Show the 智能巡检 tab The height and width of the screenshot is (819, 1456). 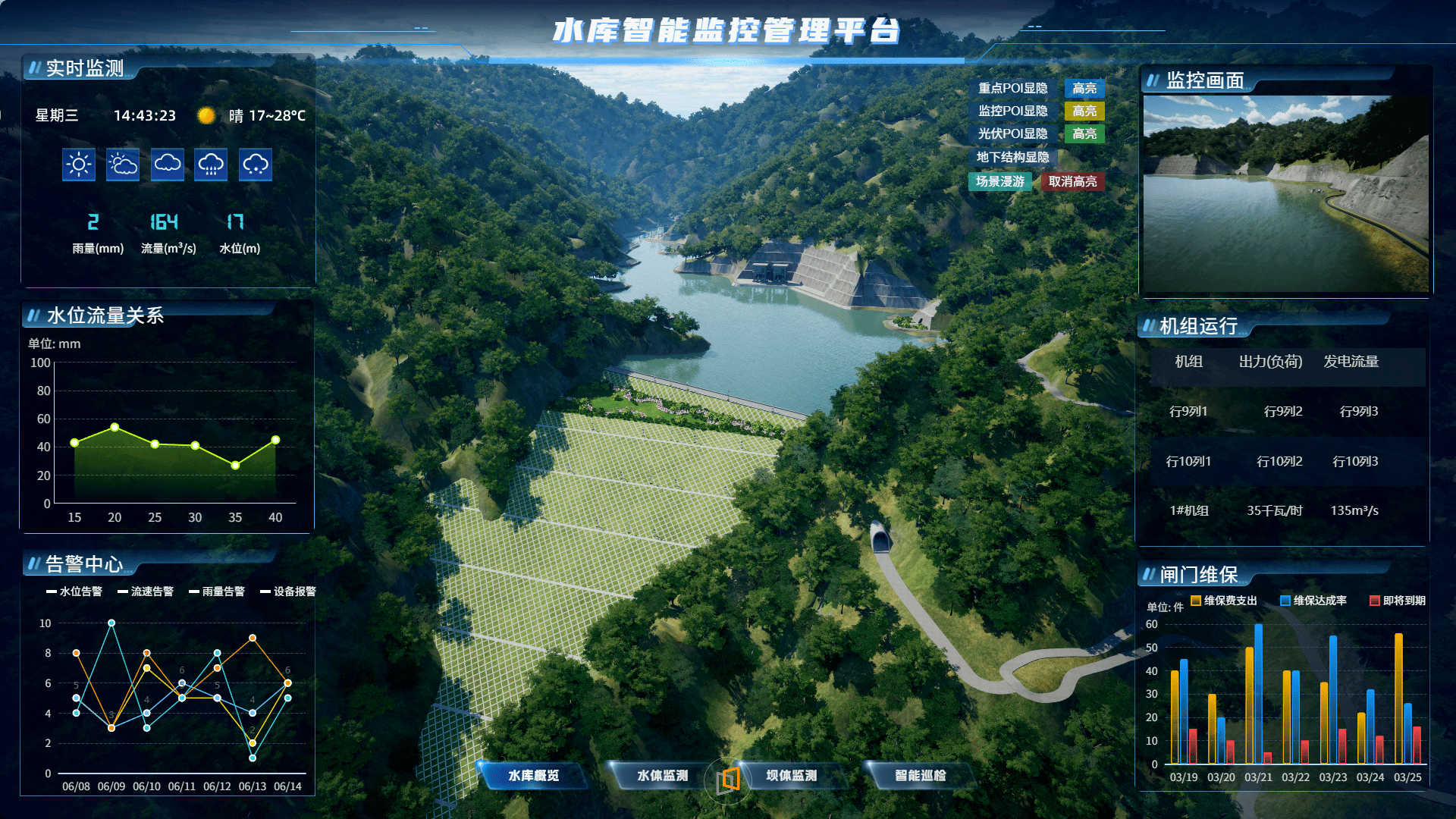(x=920, y=775)
